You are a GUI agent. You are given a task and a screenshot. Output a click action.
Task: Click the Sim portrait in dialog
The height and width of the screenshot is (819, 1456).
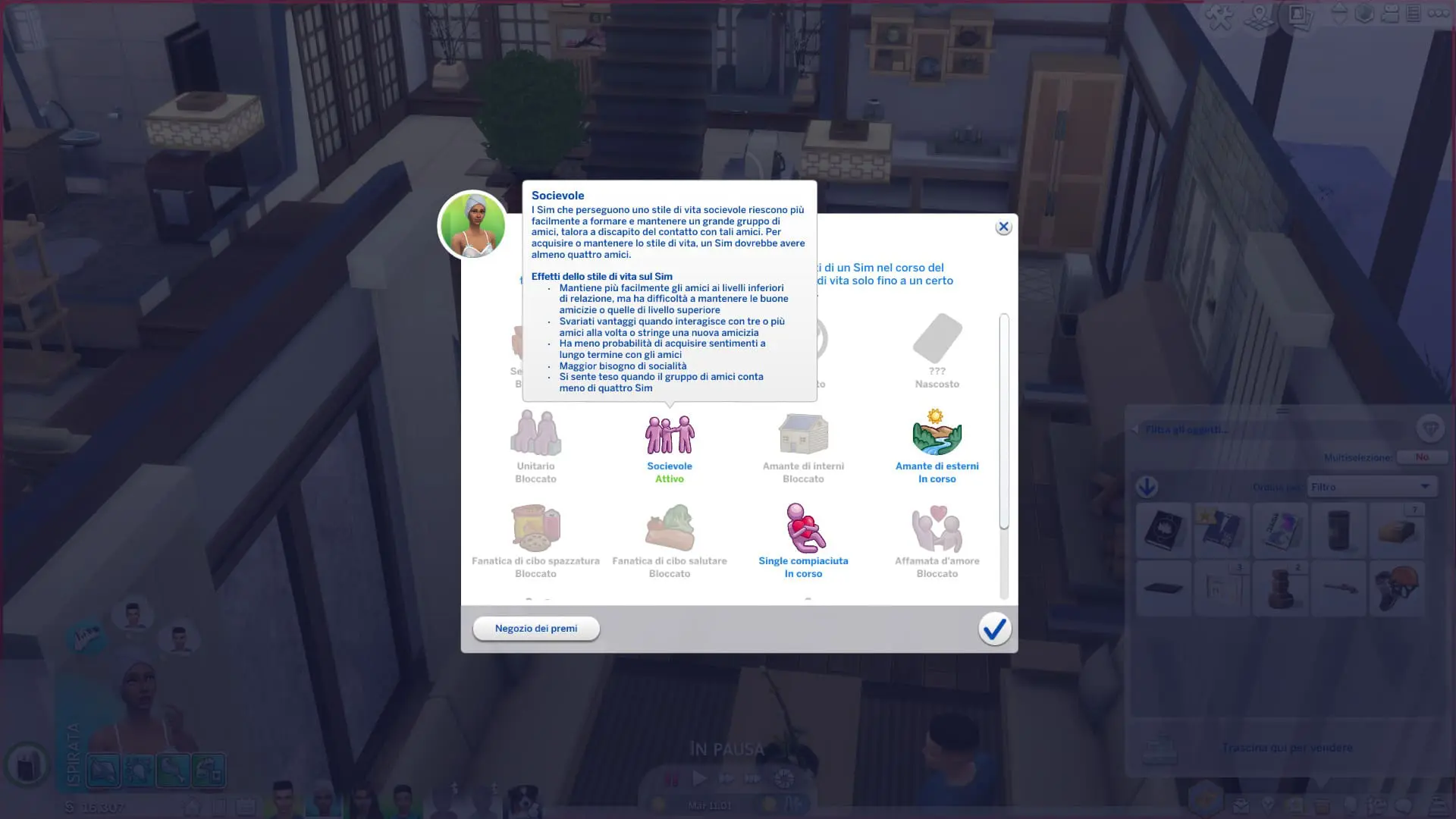472,225
